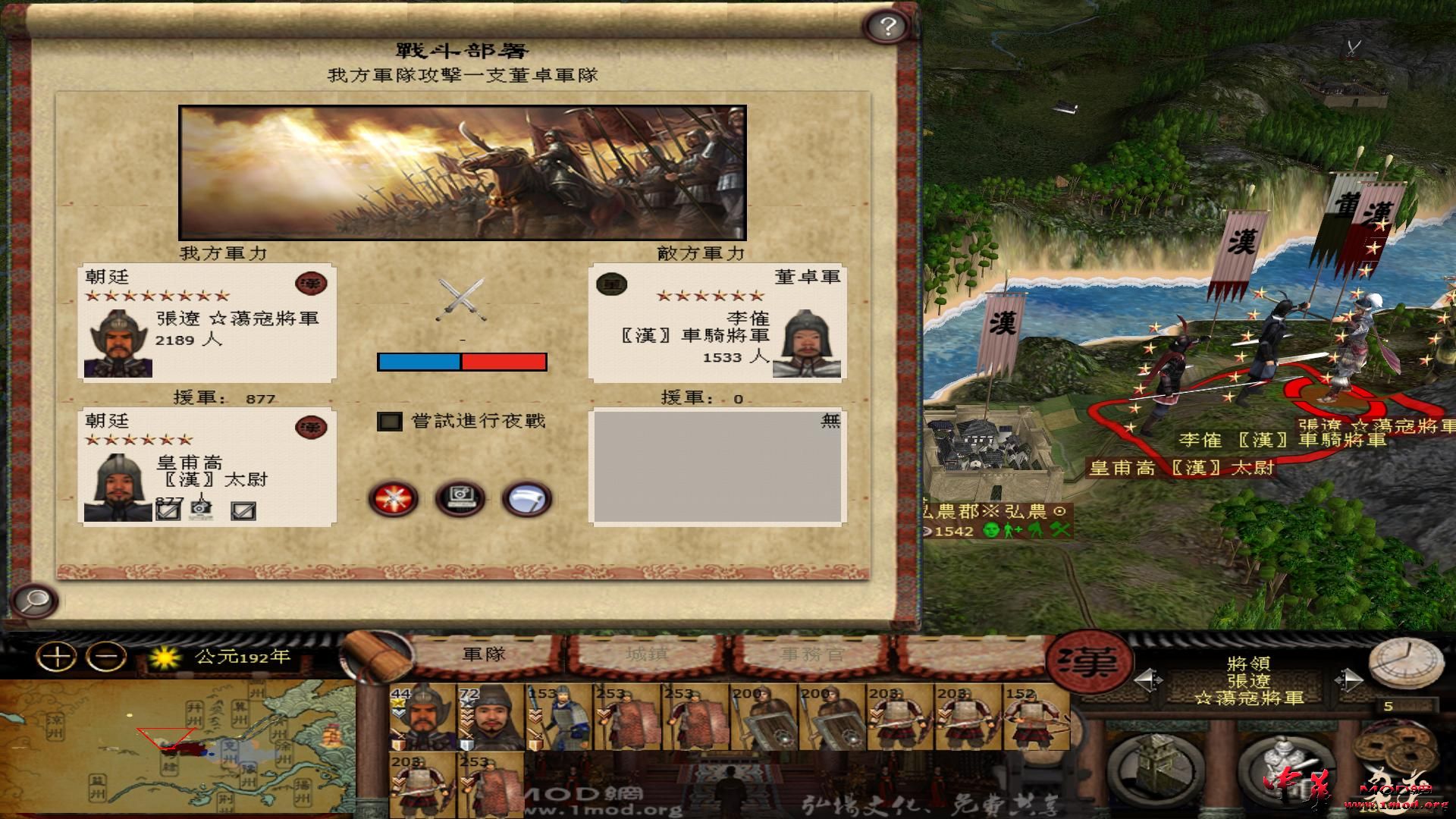Viewport: 1456px width, 819px height.
Task: Click the blue-red force balance bar
Action: point(461,362)
